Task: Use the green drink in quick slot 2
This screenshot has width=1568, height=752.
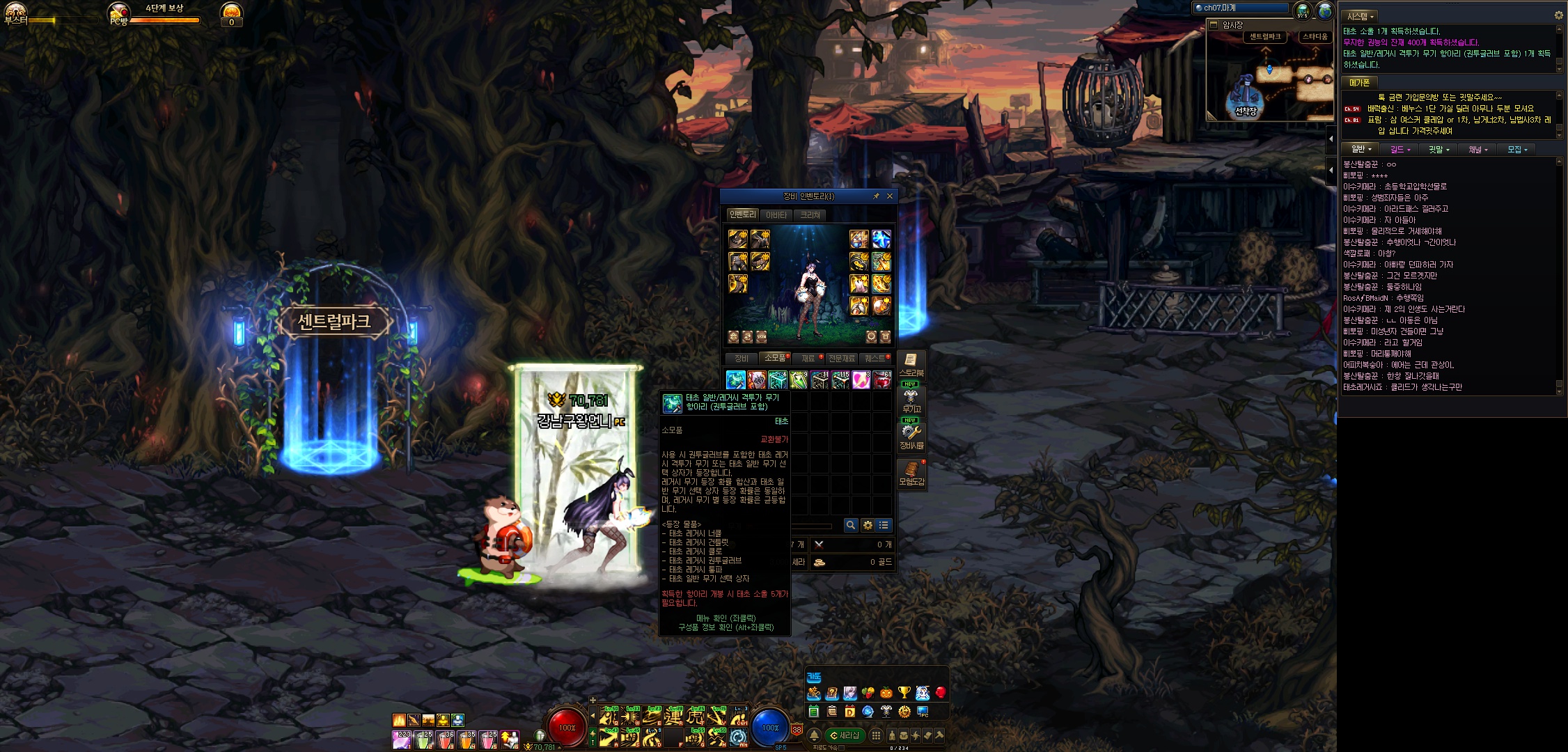Action: pyautogui.click(x=423, y=739)
